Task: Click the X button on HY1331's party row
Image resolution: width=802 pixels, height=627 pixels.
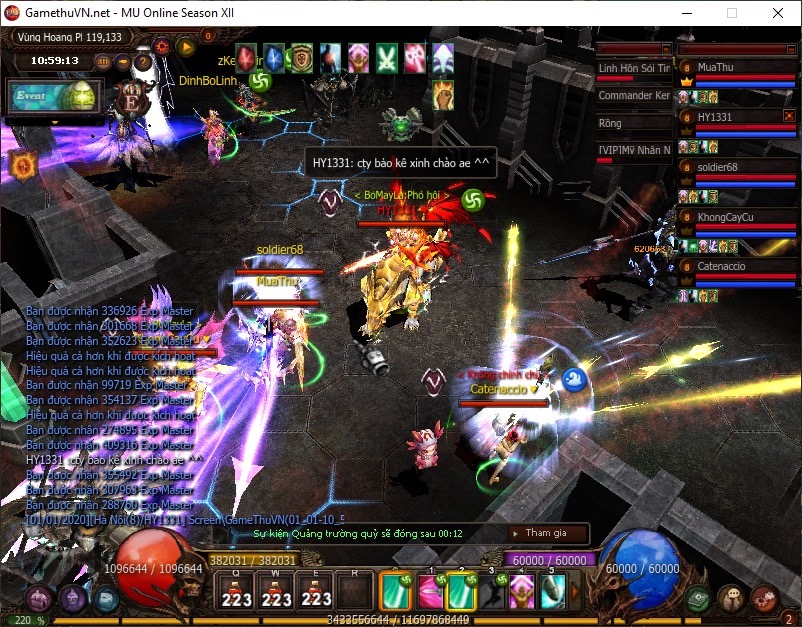Action: pos(789,117)
